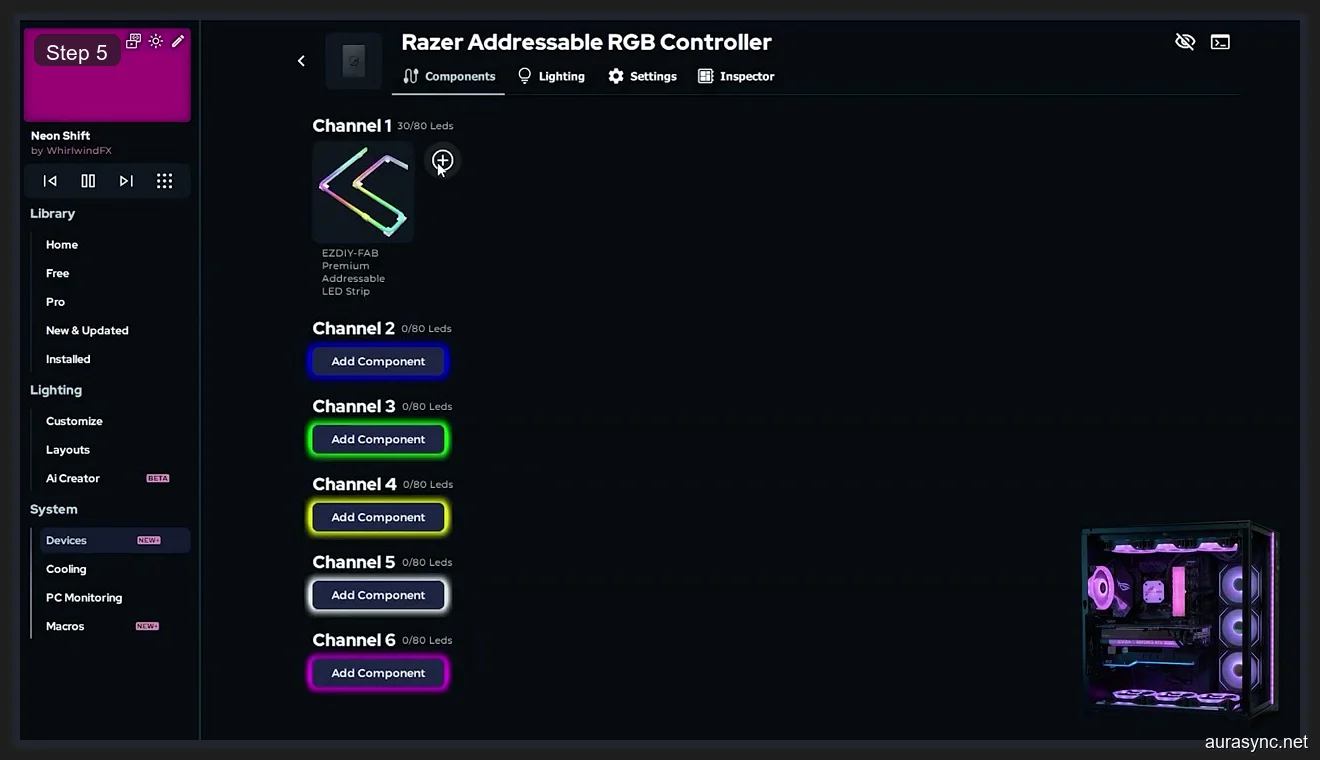The image size is (1320, 760).
Task: Skip to next effect step
Action: pos(125,181)
